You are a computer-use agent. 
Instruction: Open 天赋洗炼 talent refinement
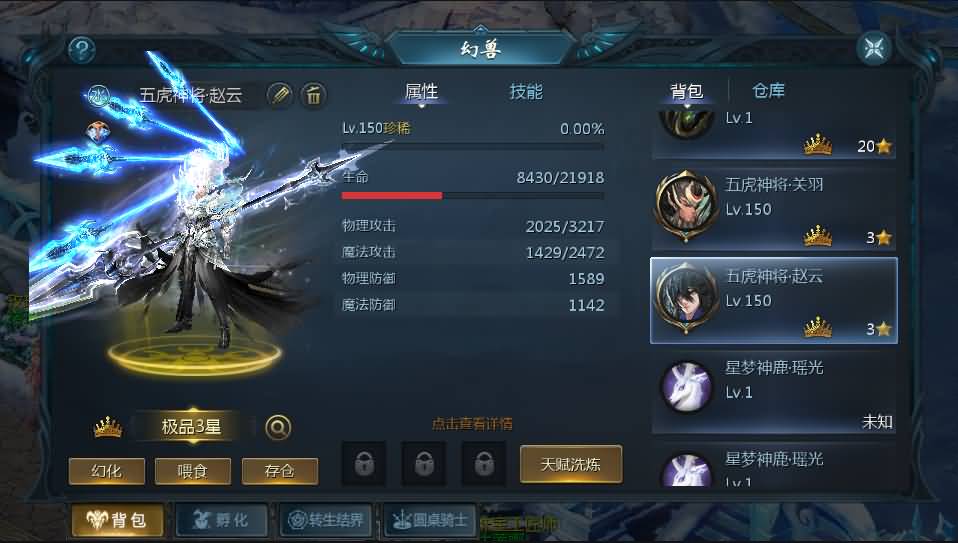(571, 464)
